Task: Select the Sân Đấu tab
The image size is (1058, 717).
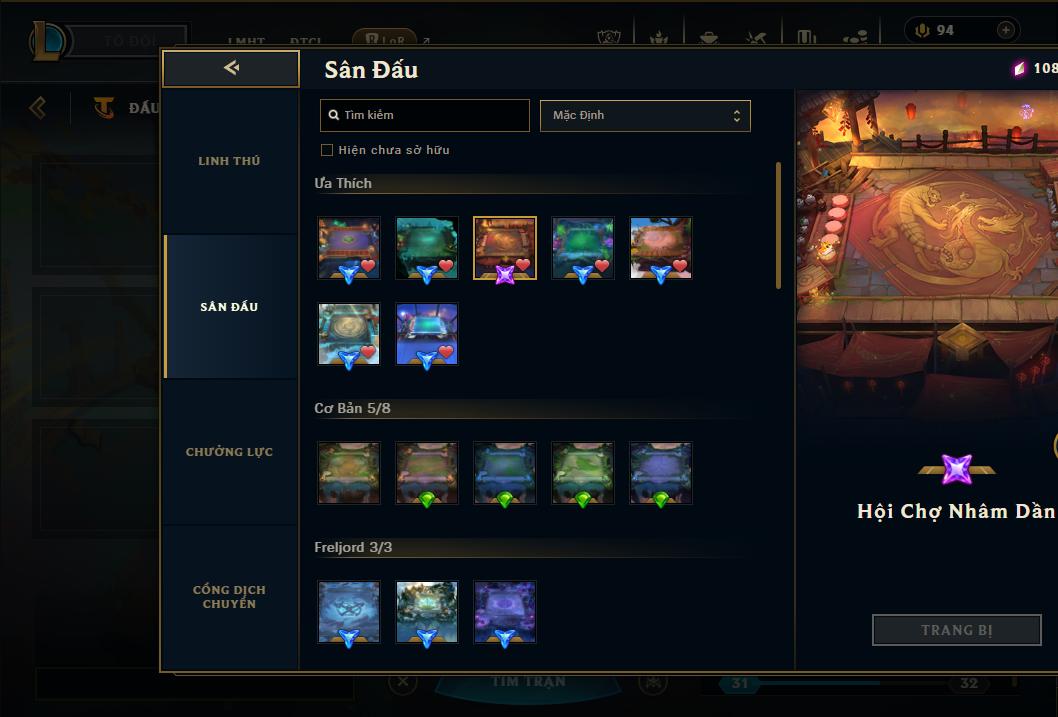Action: click(x=229, y=307)
